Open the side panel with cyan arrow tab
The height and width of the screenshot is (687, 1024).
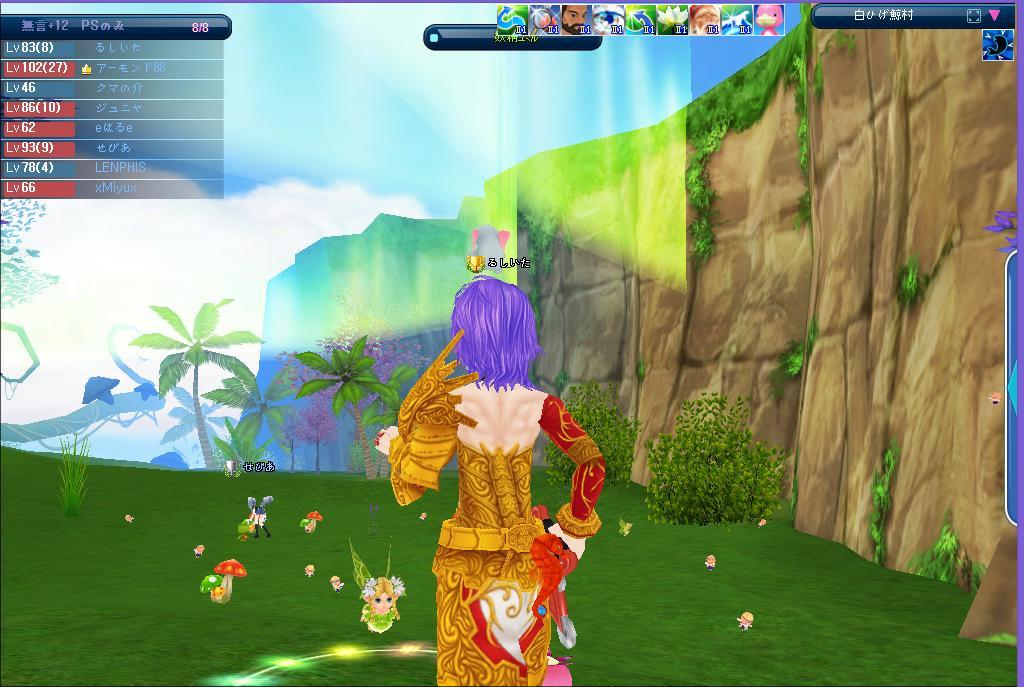[1014, 385]
